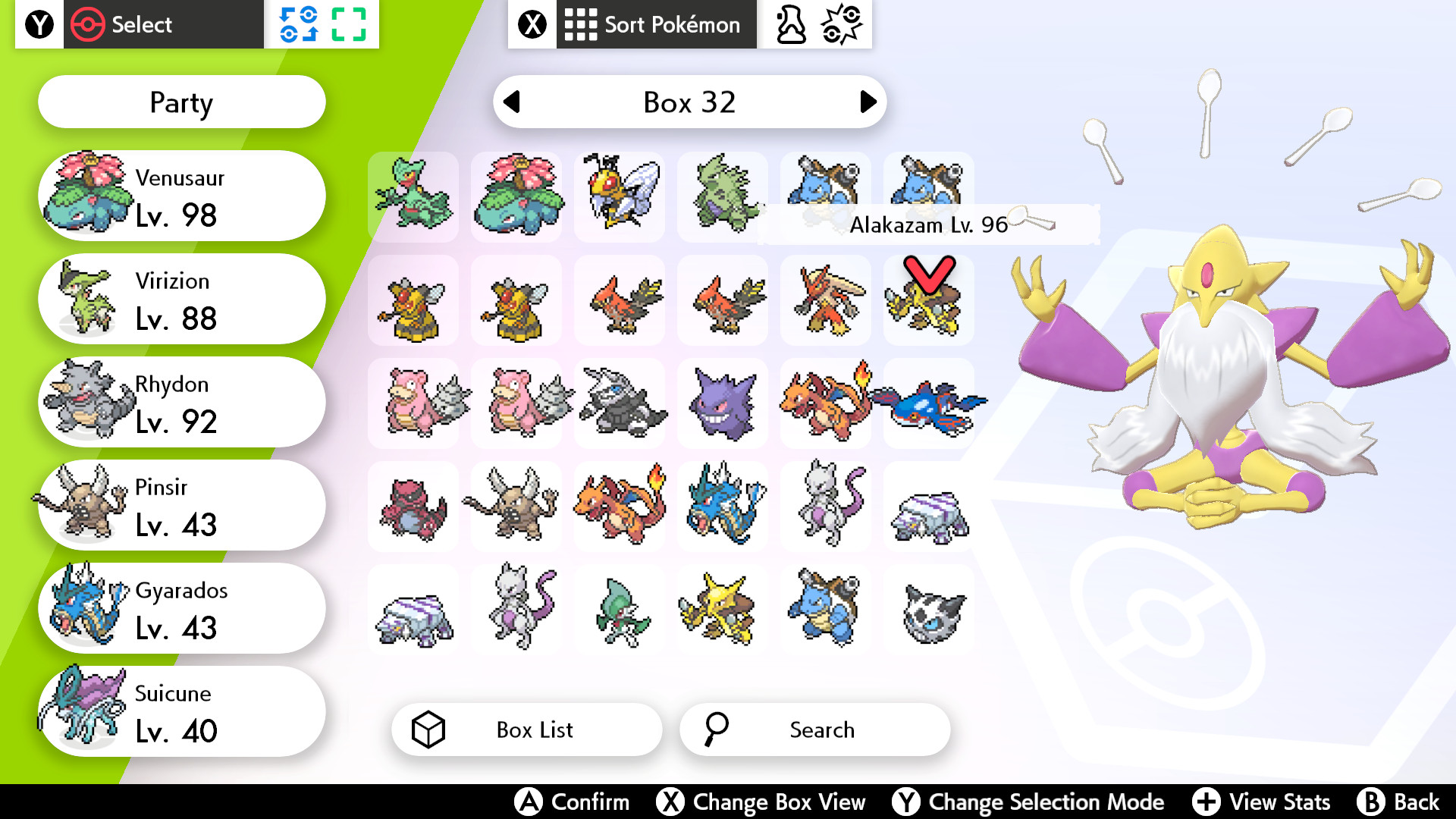Viewport: 1456px width, 819px height.
Task: Select the sparkling Poké Ball judge icon
Action: tap(842, 24)
